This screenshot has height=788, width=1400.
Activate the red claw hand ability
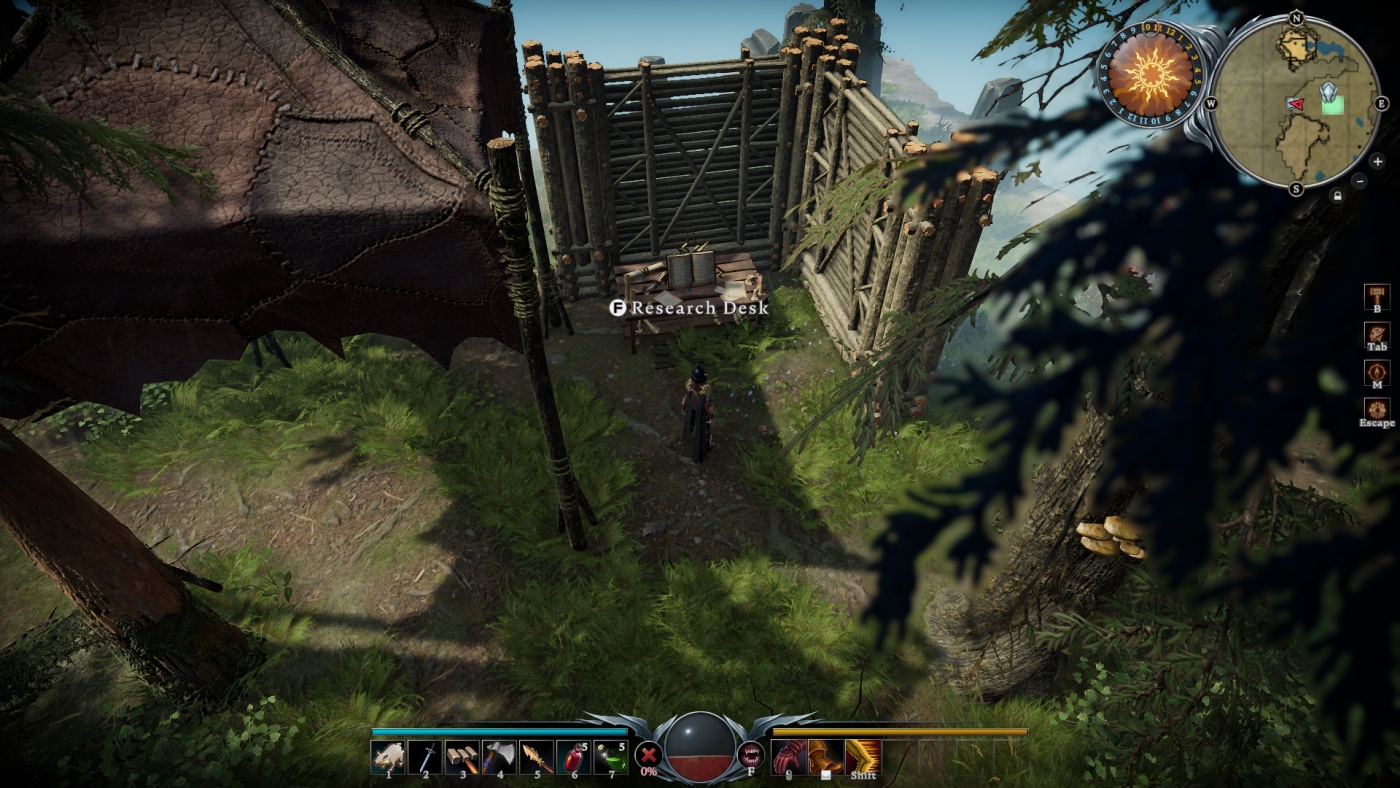tap(789, 757)
